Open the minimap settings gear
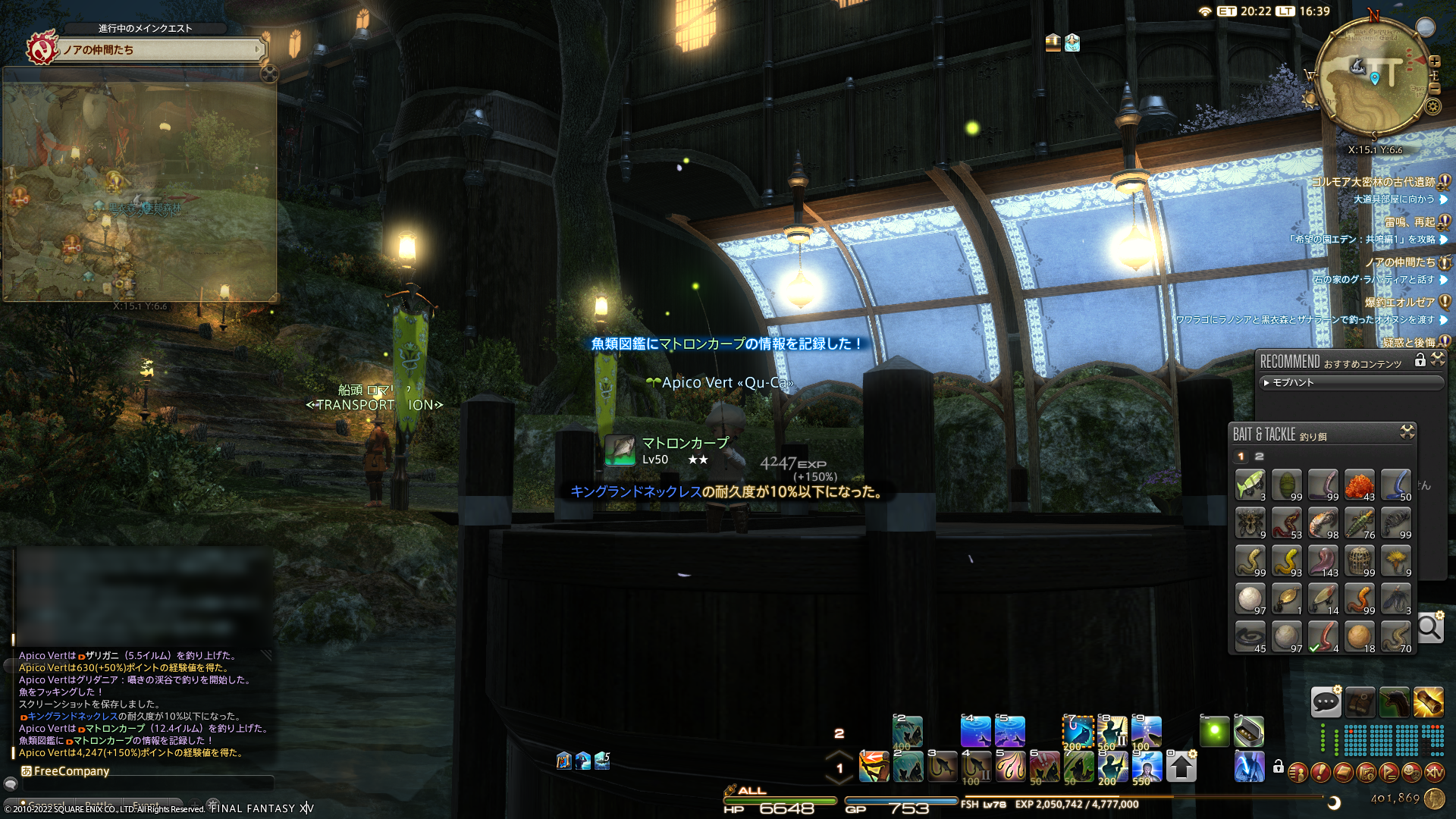1456x819 pixels. coord(1432,106)
